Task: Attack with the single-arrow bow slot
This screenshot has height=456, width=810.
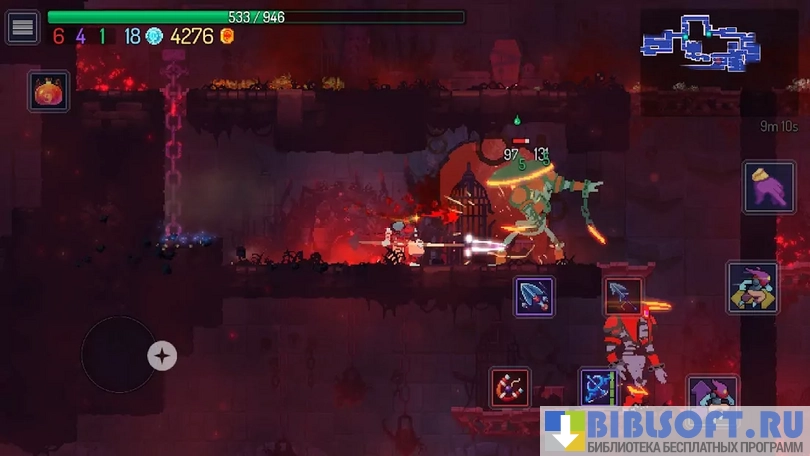Action: (x=622, y=296)
